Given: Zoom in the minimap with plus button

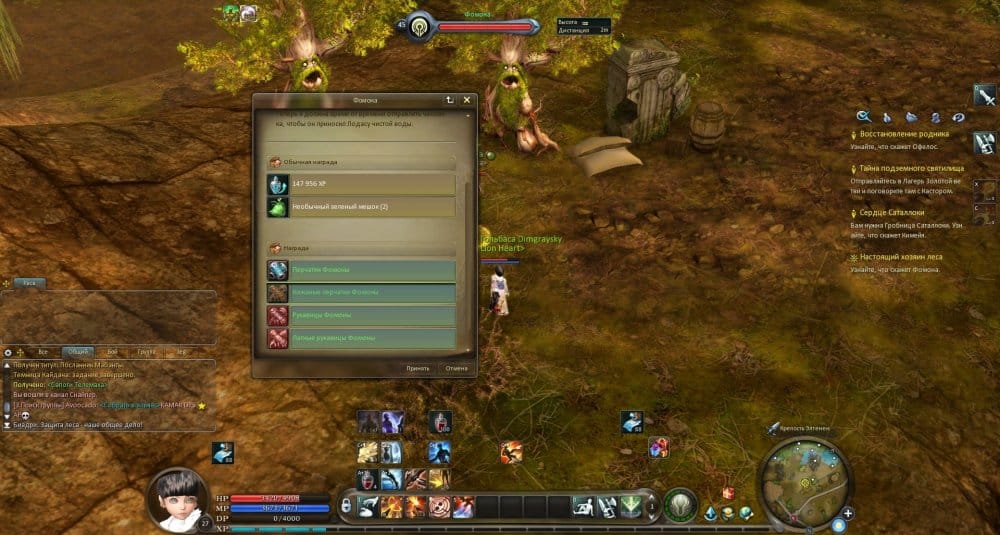Looking at the screenshot, I should click(x=848, y=514).
